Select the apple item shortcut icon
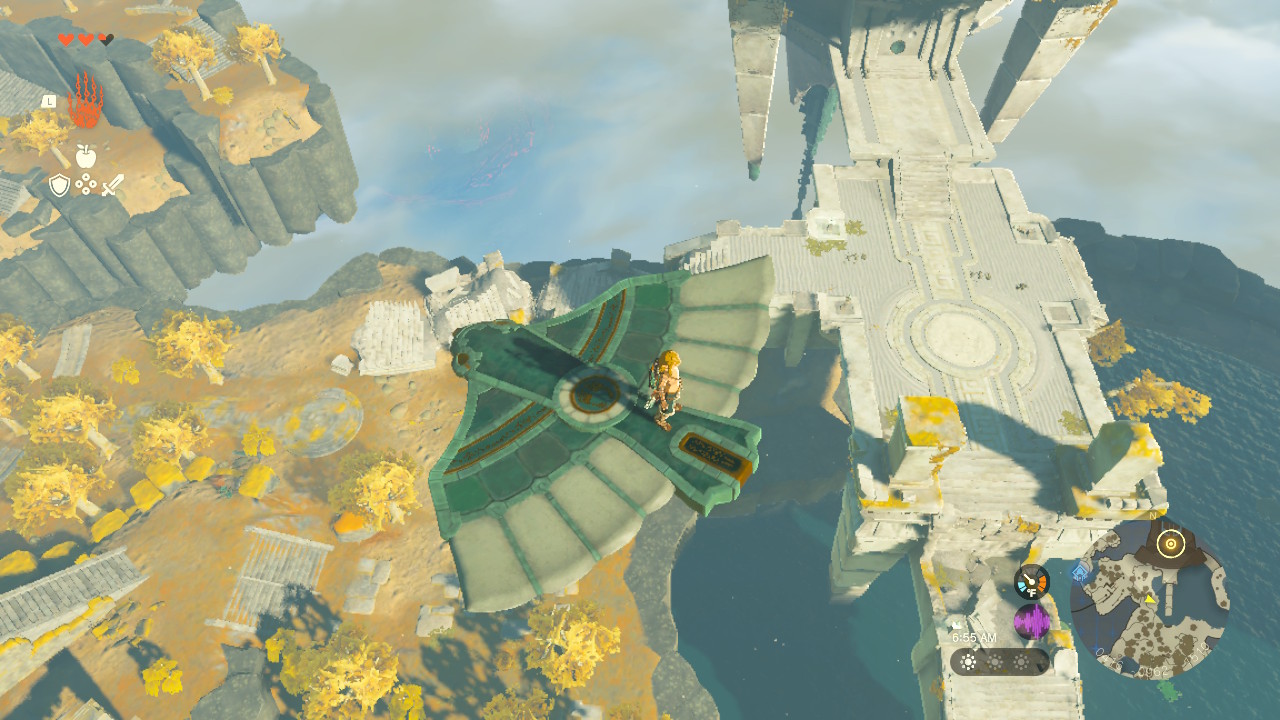 pos(85,155)
